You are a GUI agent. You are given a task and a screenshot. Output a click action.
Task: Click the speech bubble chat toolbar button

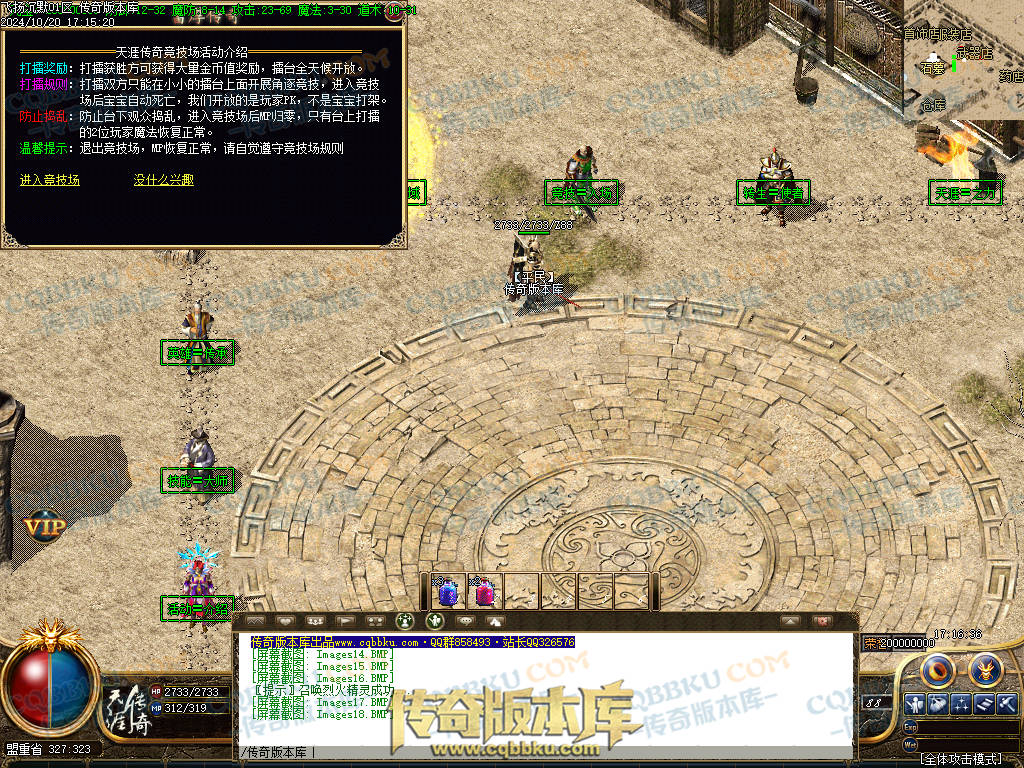[465, 621]
